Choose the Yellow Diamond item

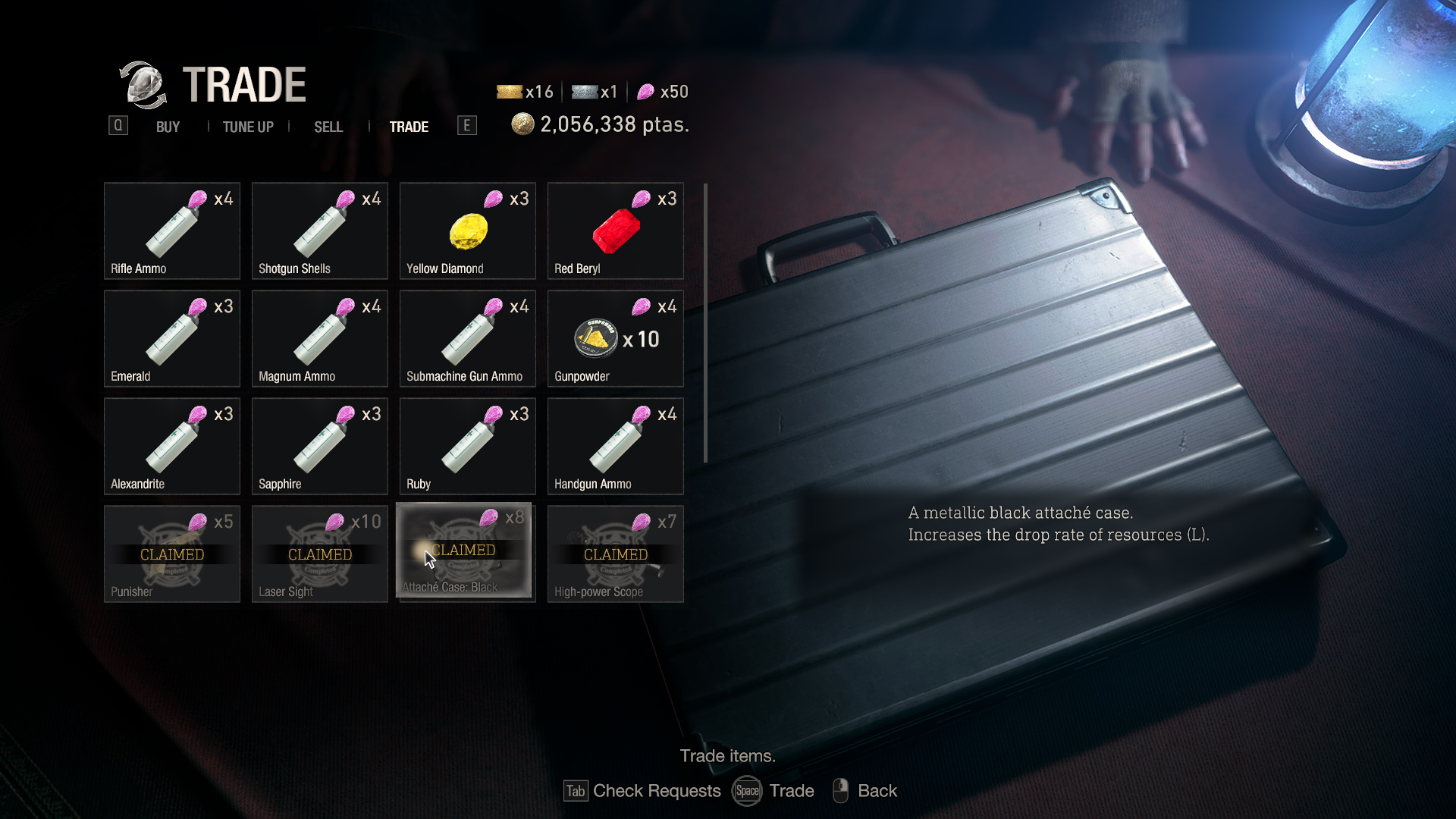coord(467,231)
